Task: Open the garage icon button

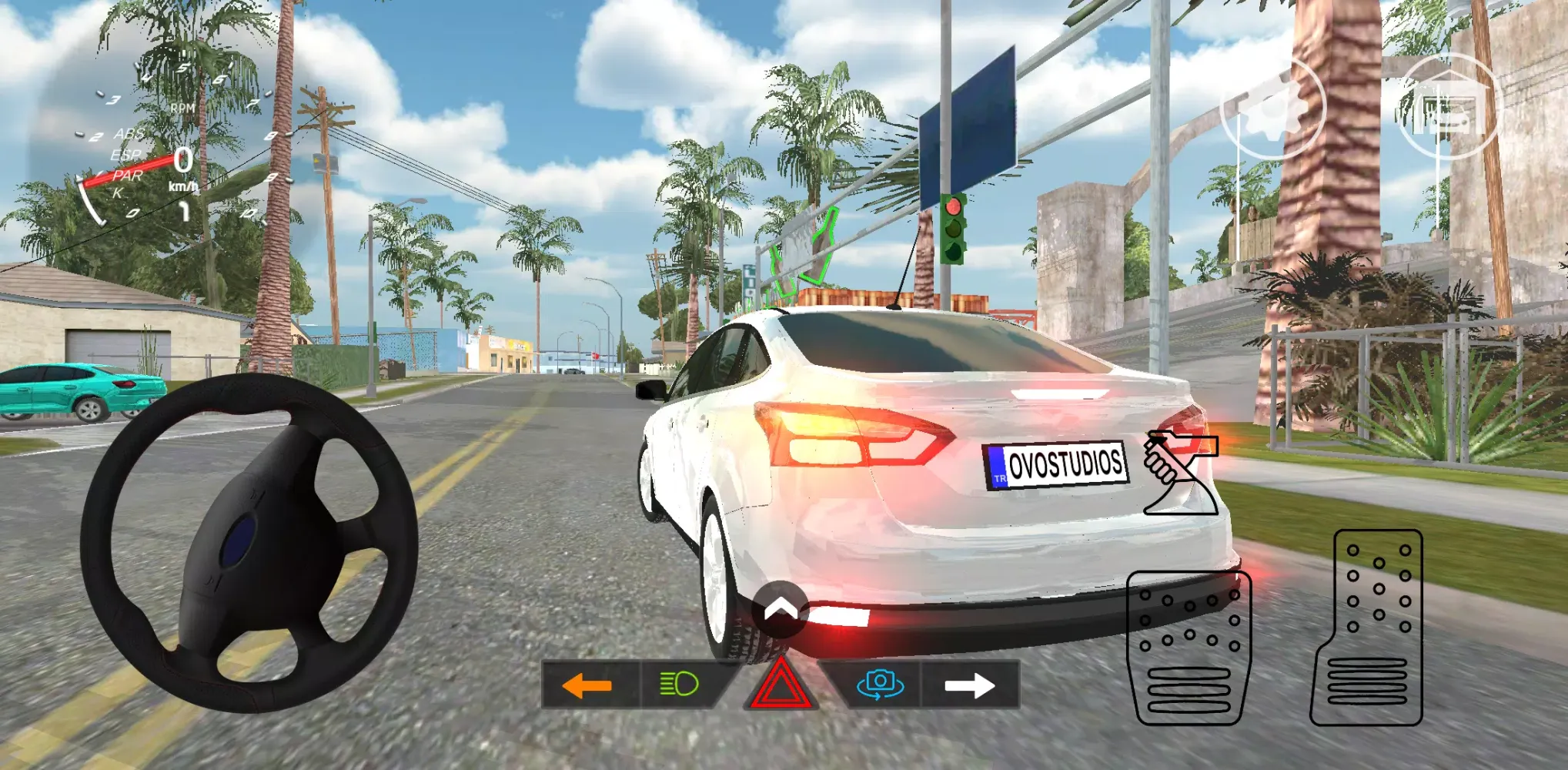Action: point(1447,106)
